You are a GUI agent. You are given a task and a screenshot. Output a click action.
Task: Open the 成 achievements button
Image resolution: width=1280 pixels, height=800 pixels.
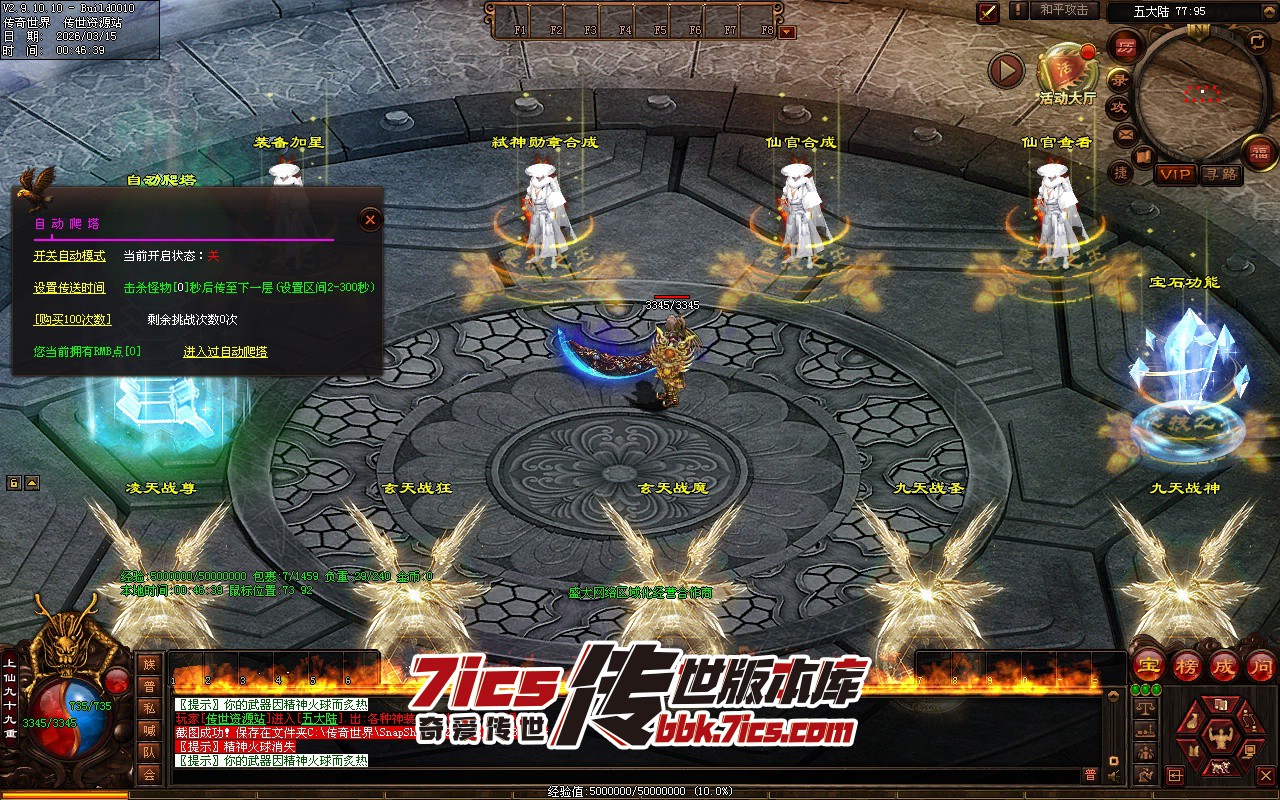[1224, 665]
